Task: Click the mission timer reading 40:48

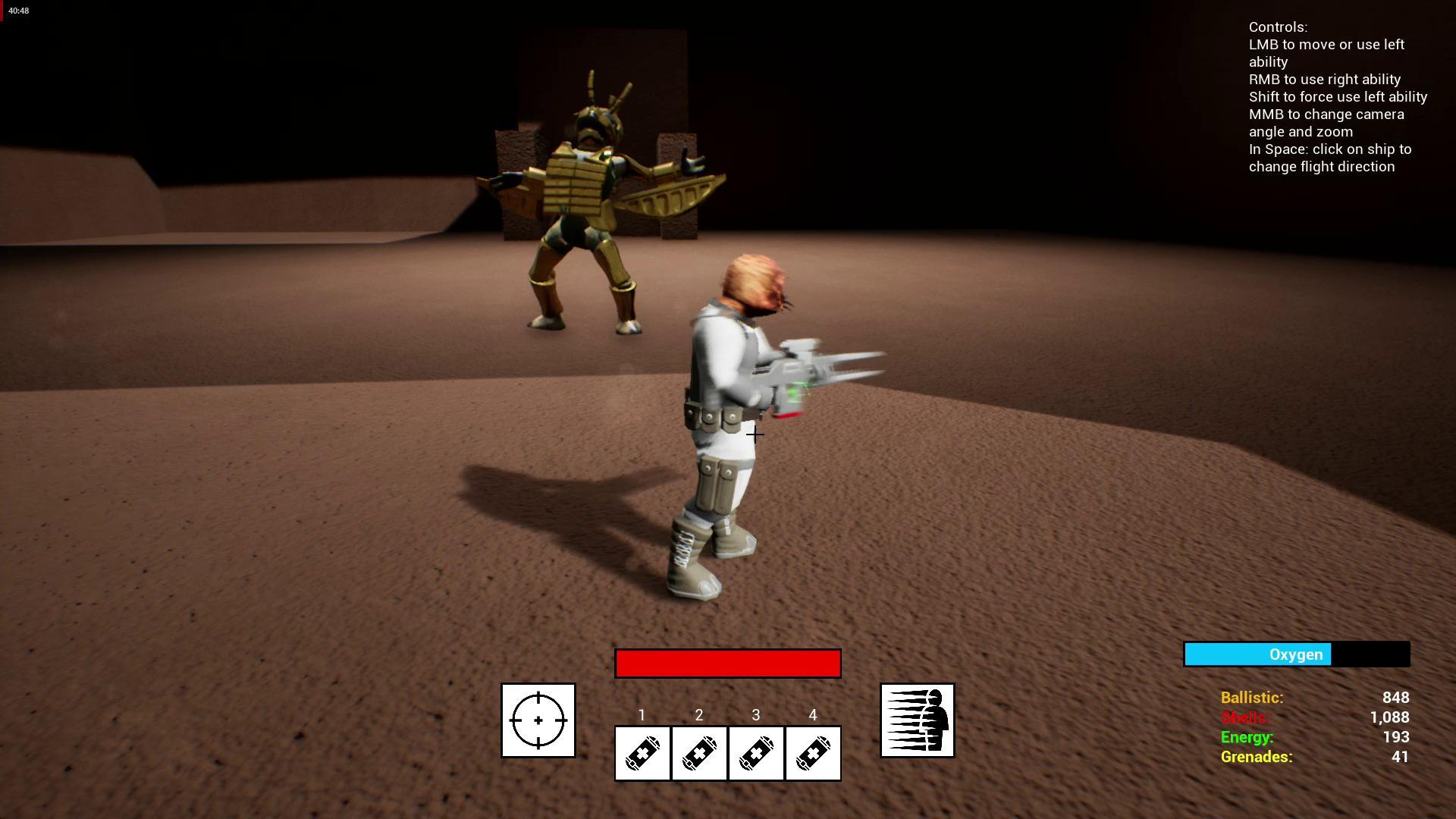Action: tap(18, 11)
